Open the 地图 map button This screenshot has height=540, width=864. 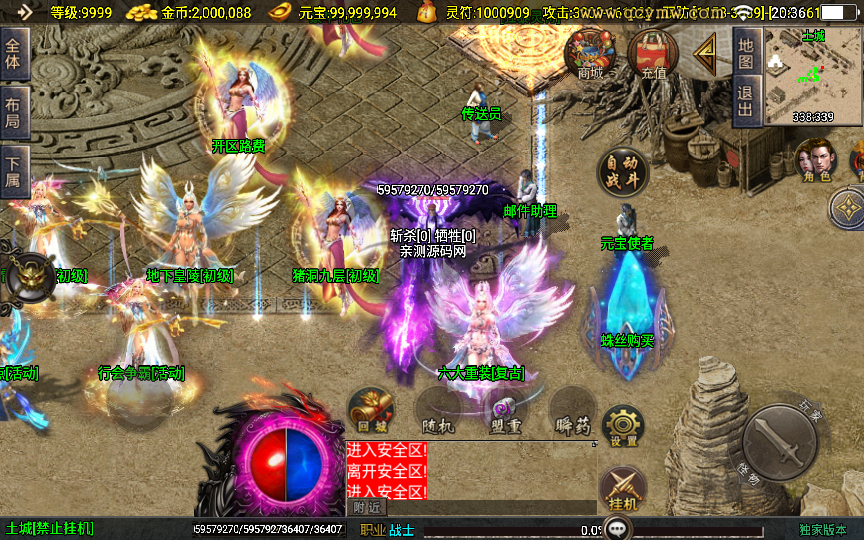[x=745, y=53]
